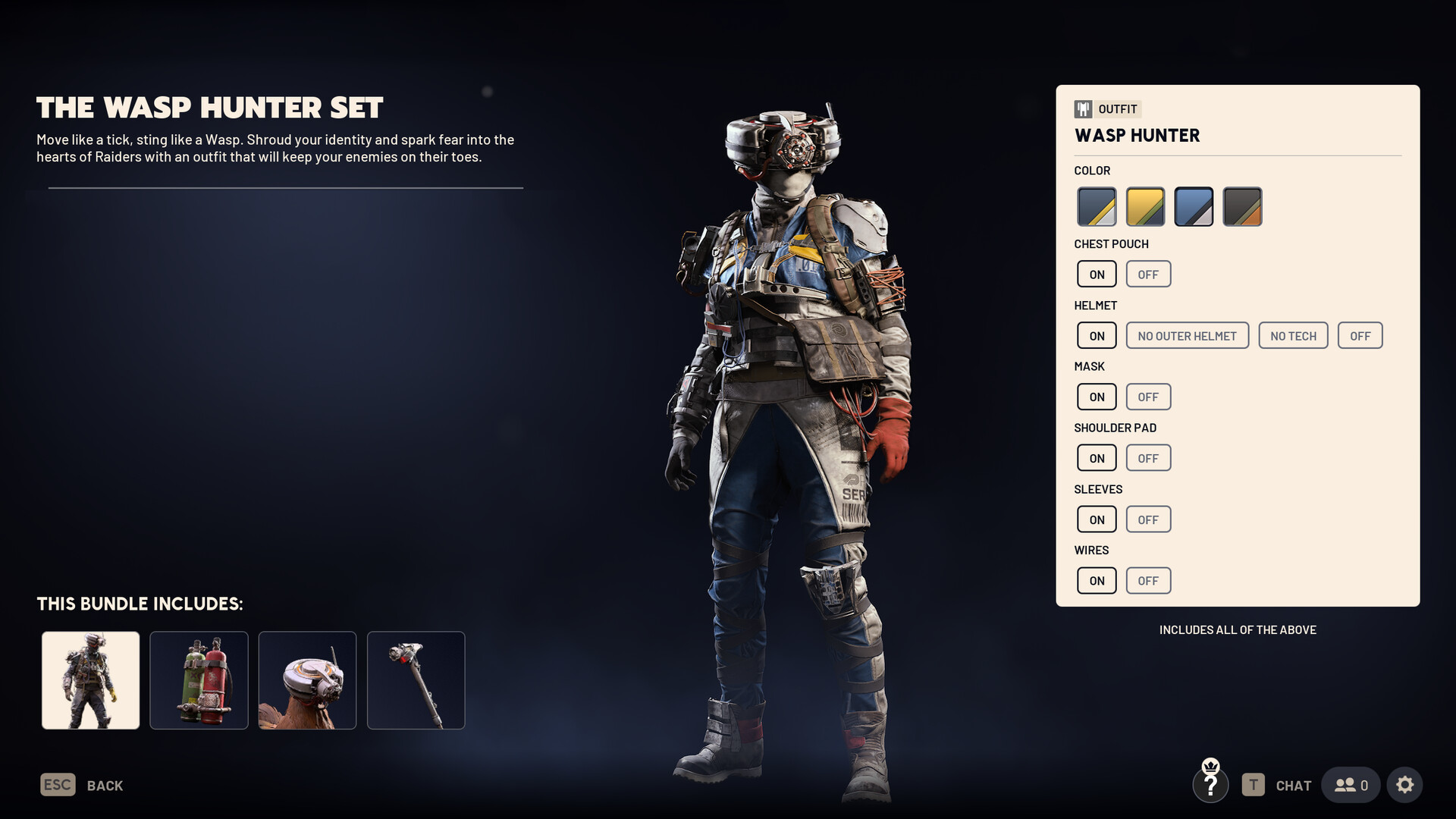Screen dimensions: 1456x819
Task: Choose the blue and white color swatch
Action: tap(1194, 206)
